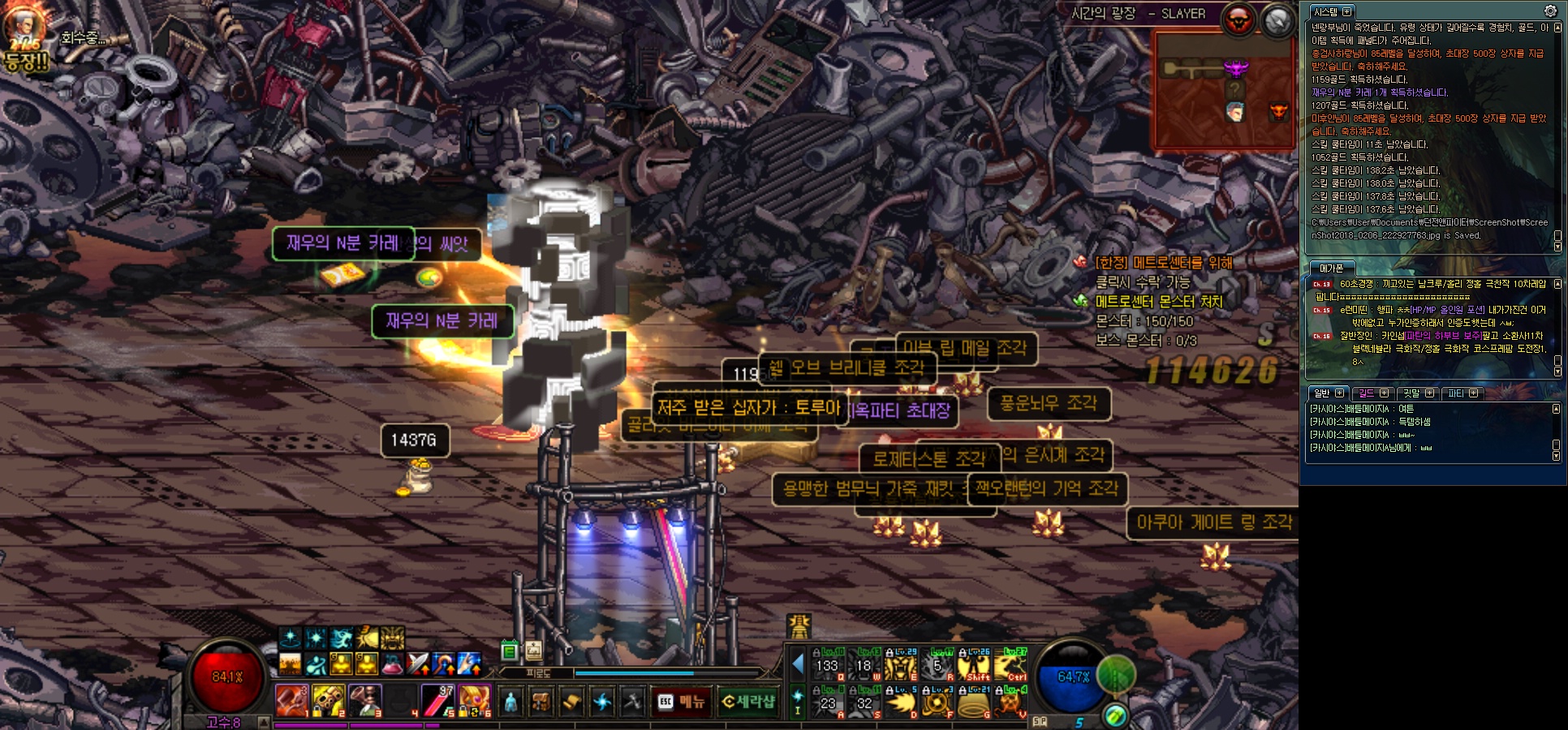
Task: Activate the lion face skill on E
Action: coord(900,664)
